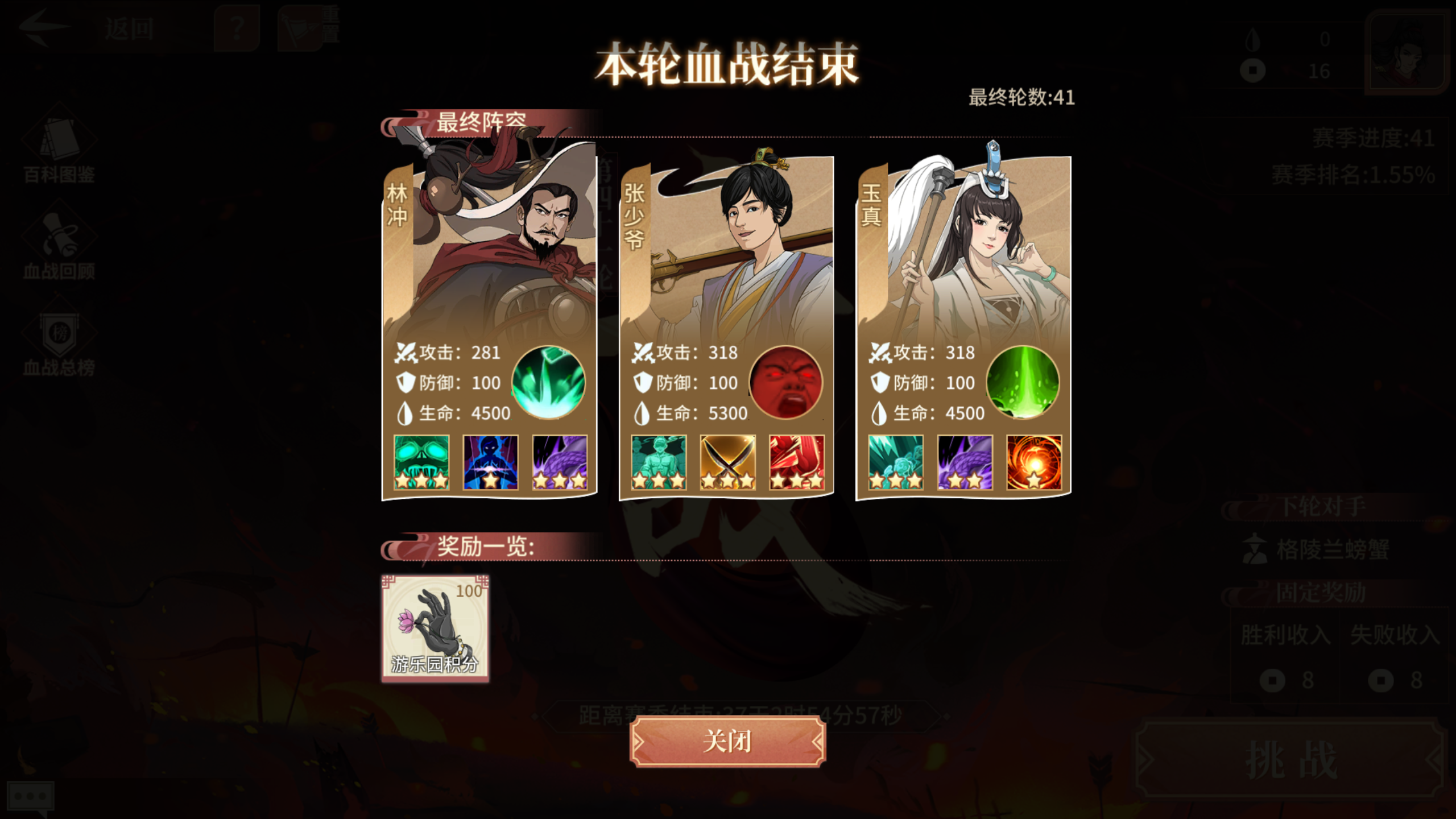Click the 游乐园积分 reward thumbnail
This screenshot has width=1456, height=819.
click(x=435, y=628)
